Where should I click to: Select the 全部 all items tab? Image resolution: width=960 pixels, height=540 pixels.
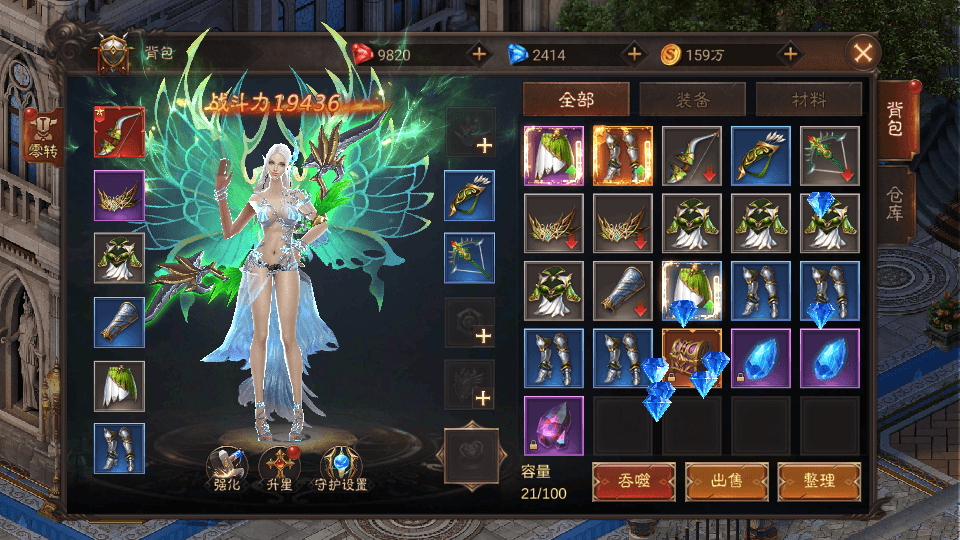[x=576, y=99]
